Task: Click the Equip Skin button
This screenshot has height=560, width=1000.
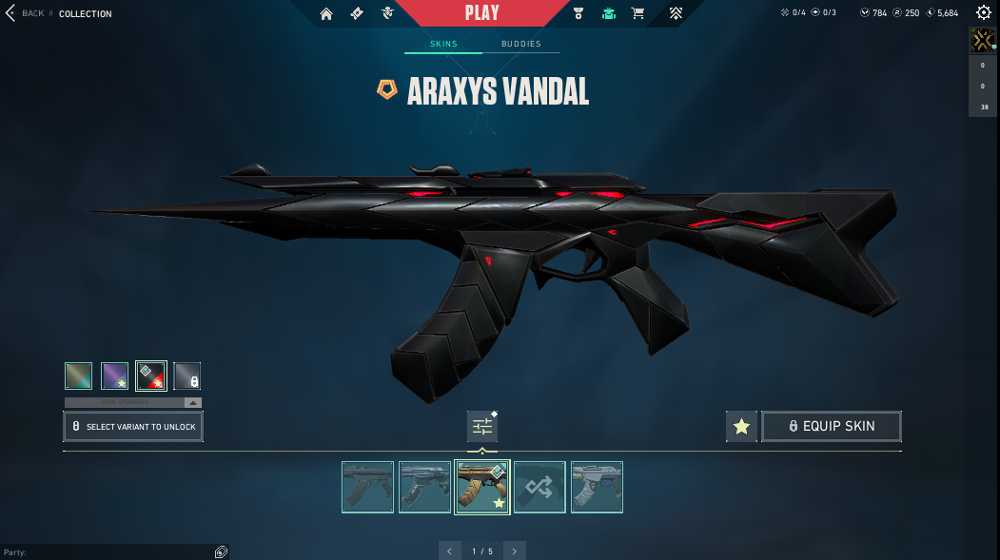Action: pyautogui.click(x=831, y=427)
